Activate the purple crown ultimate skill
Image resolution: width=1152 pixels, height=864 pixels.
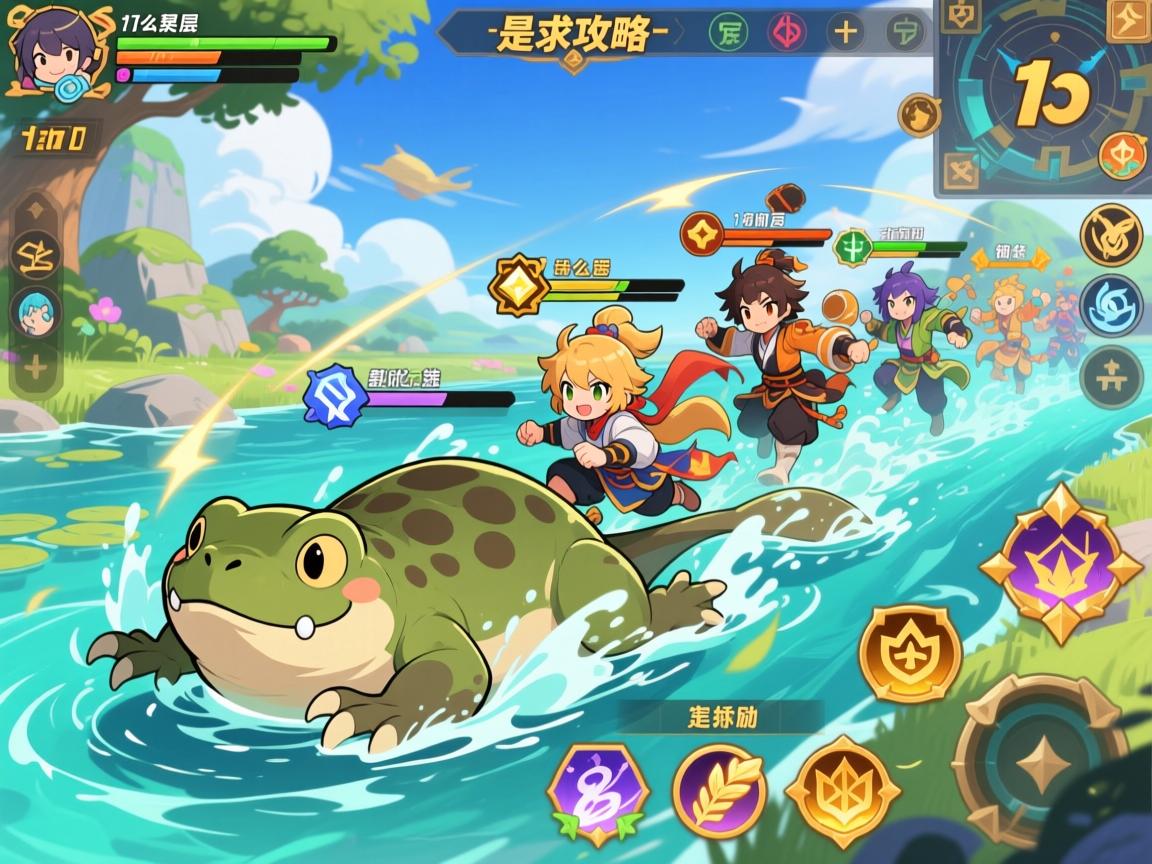click(1060, 562)
